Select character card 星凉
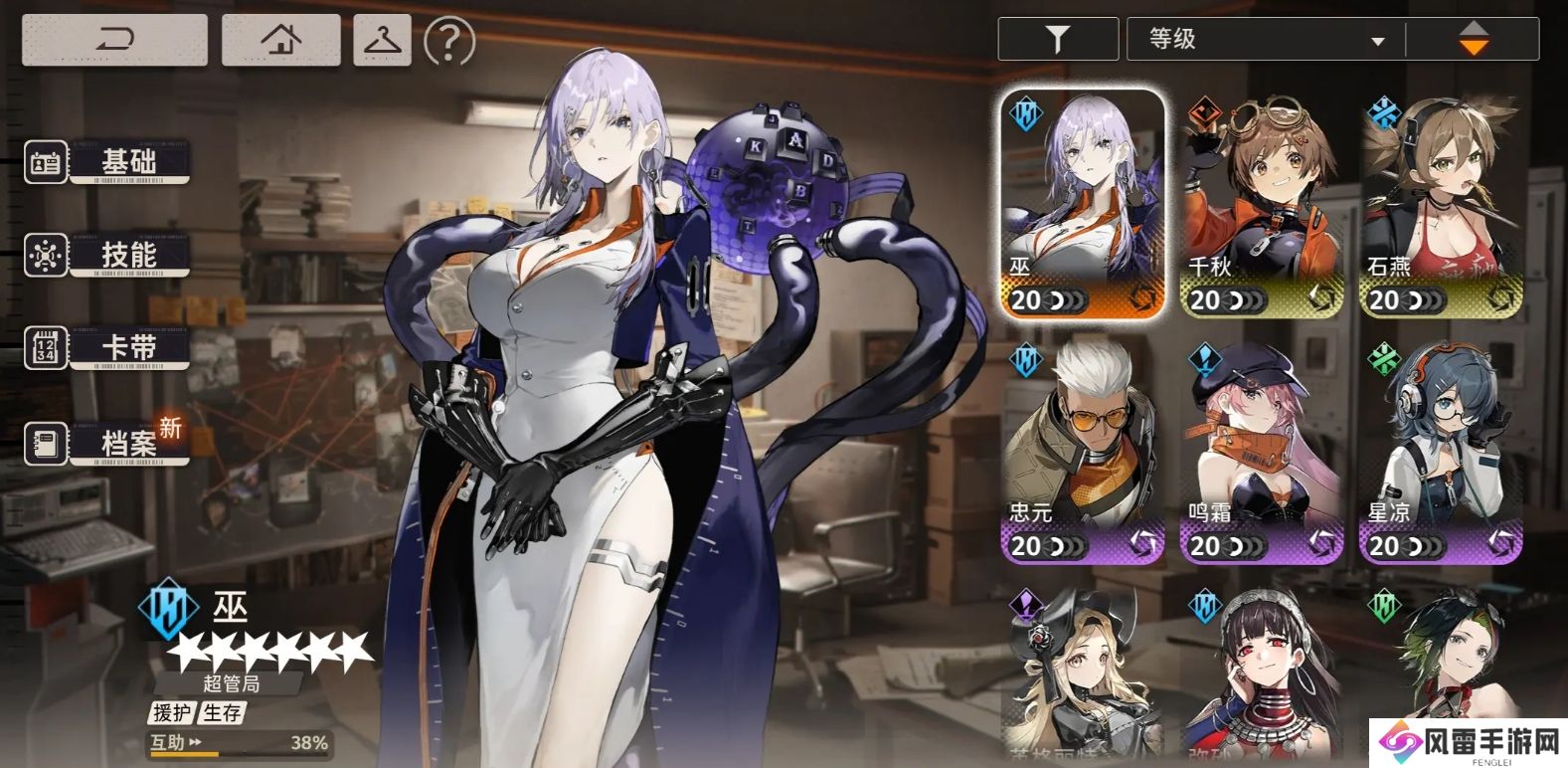 [x=1441, y=451]
